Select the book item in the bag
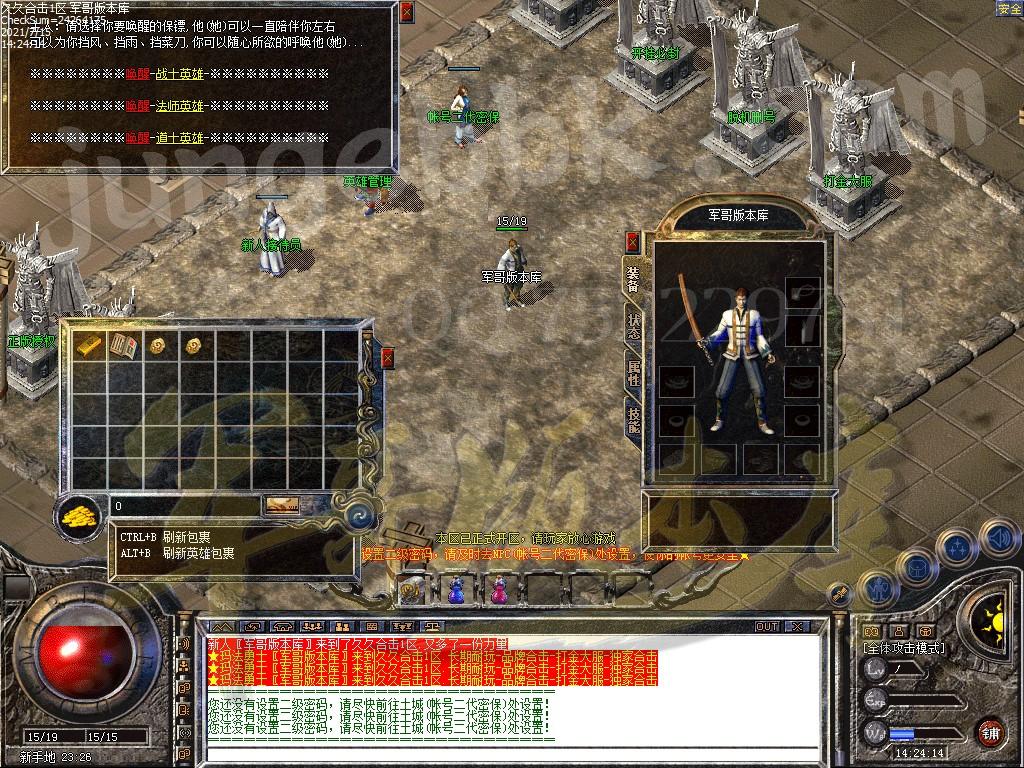 tap(125, 346)
